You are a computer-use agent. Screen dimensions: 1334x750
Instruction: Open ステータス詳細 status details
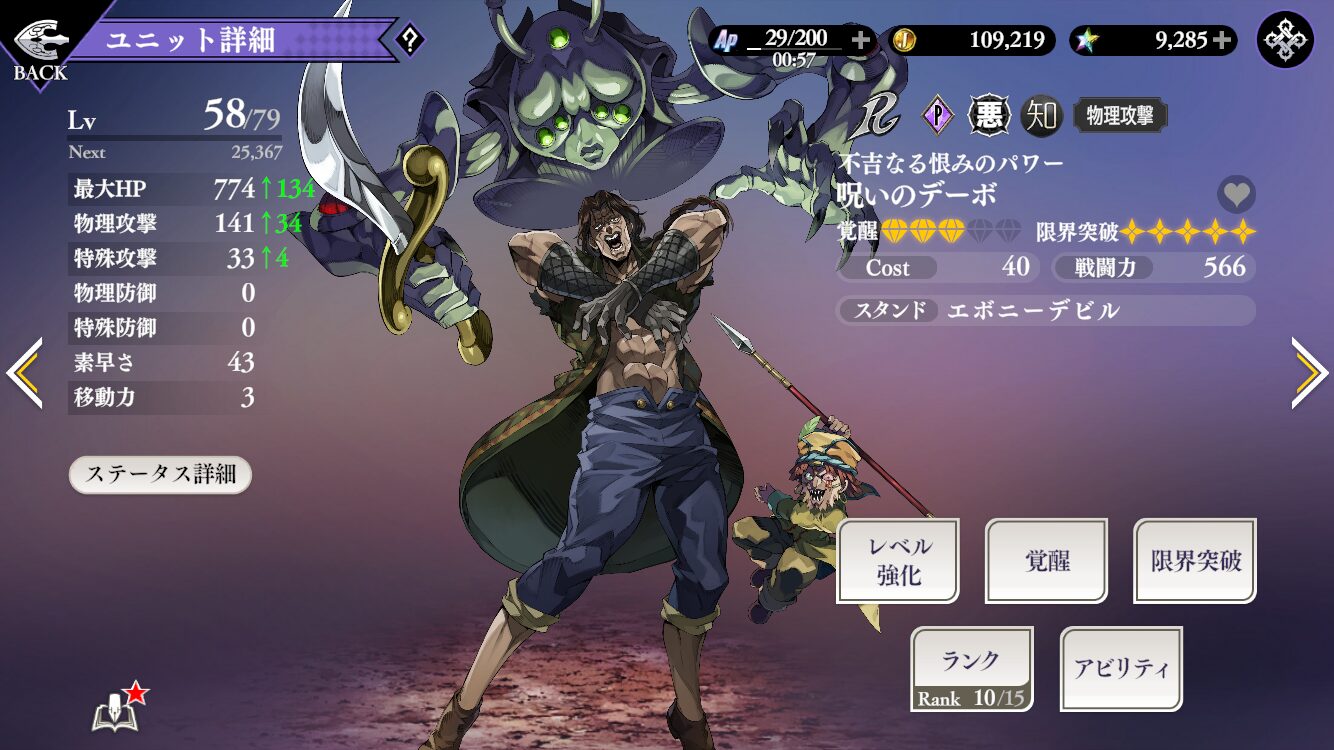coord(160,474)
